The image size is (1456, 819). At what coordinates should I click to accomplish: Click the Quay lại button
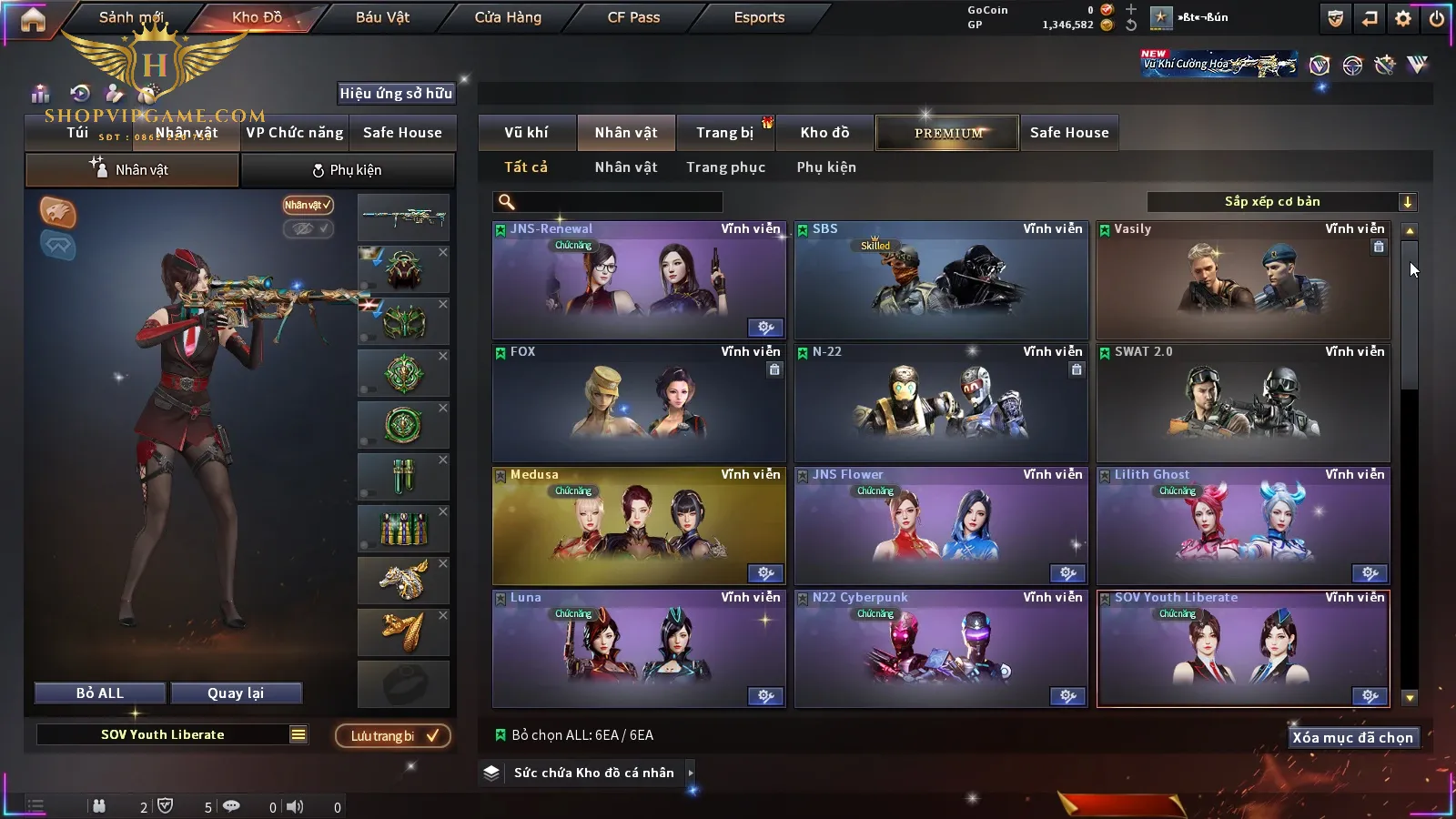pos(236,693)
